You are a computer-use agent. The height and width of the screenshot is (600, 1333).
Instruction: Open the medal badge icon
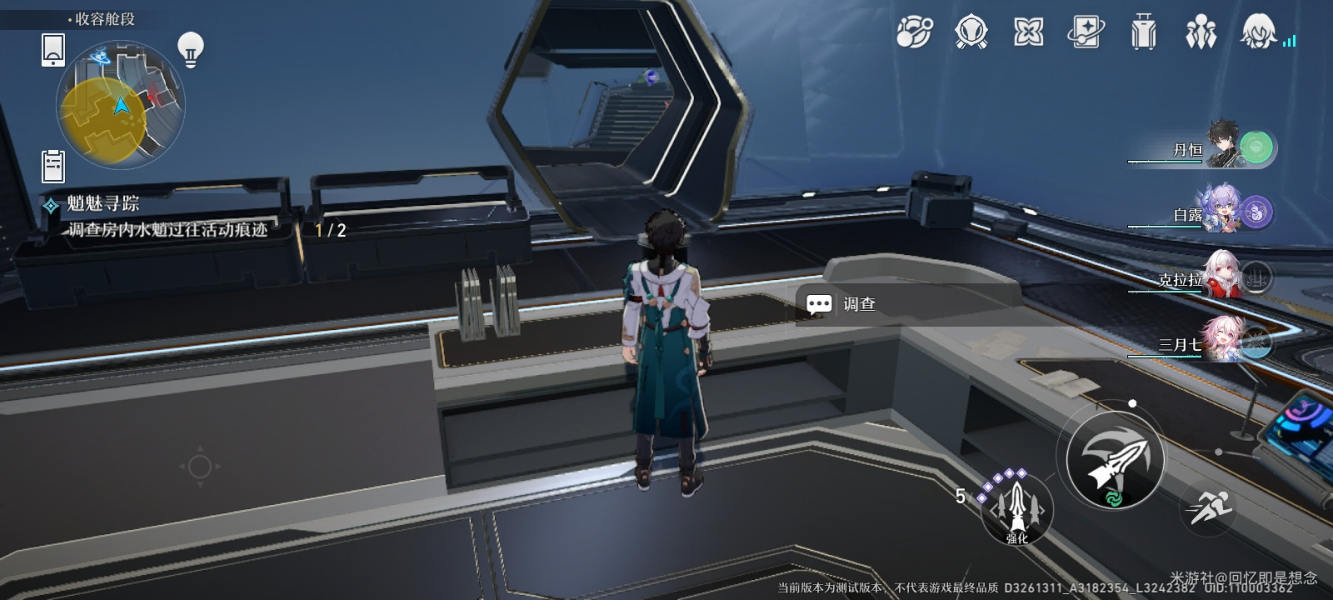pos(971,33)
